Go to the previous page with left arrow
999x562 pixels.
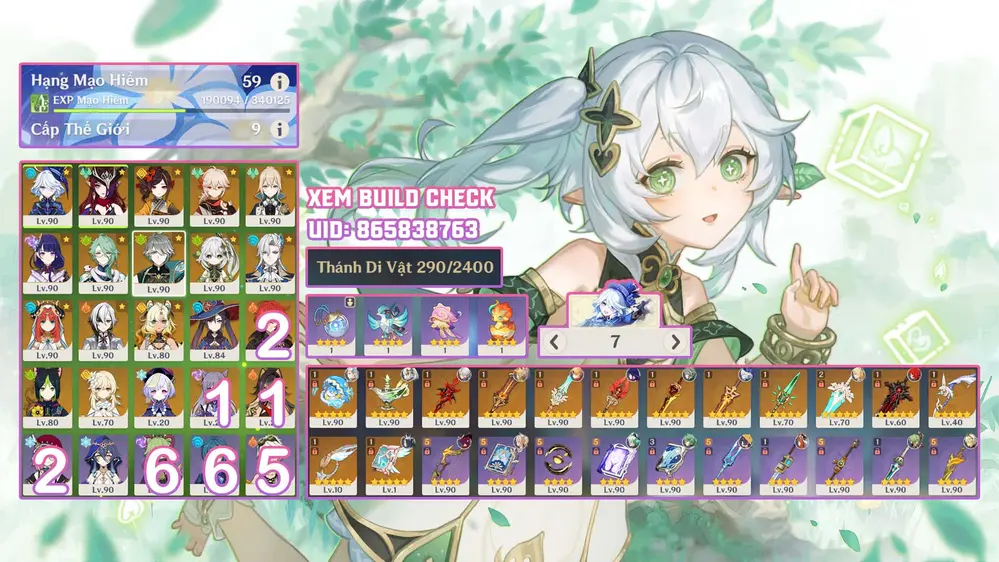pyautogui.click(x=555, y=342)
